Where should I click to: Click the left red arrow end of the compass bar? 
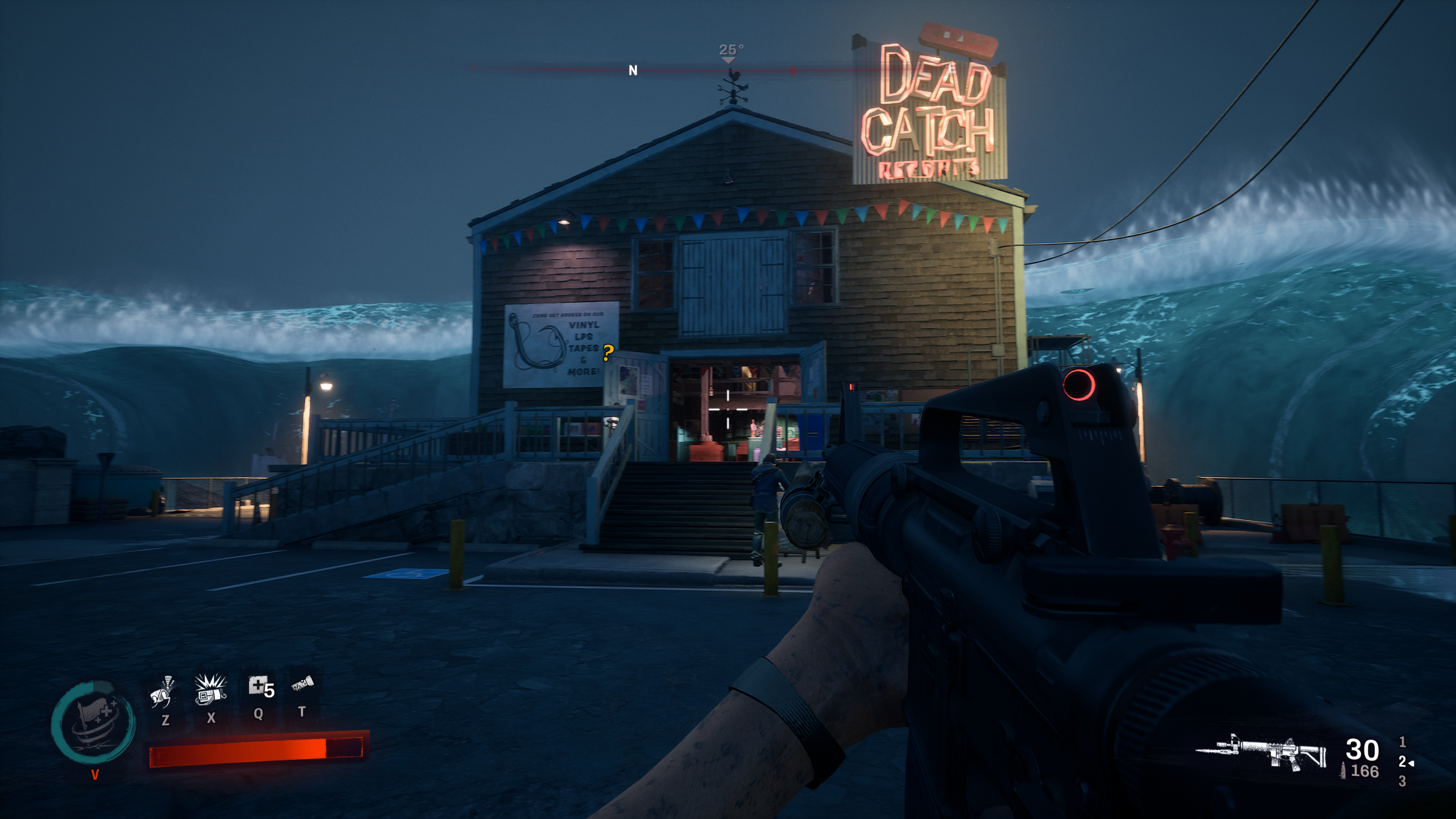473,67
